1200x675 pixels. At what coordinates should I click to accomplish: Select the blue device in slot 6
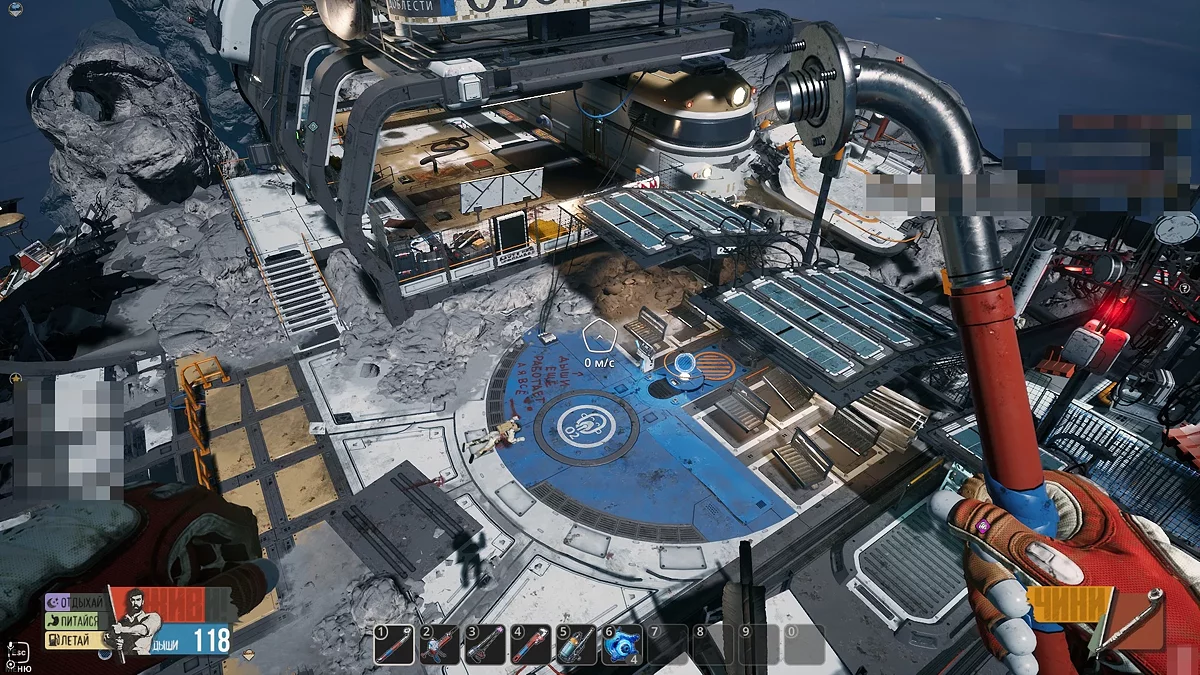point(622,645)
